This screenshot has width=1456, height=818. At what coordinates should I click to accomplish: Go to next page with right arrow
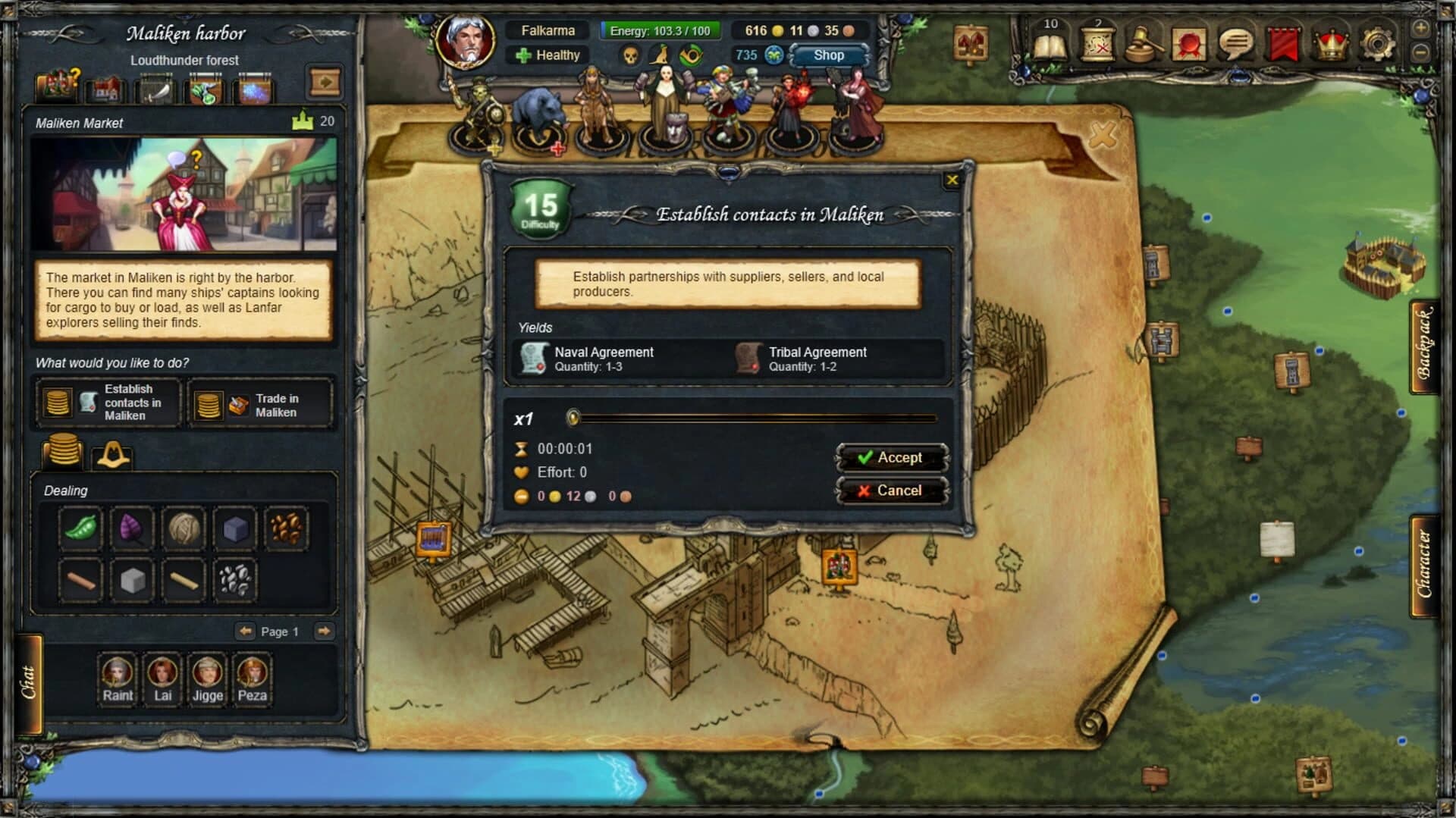pyautogui.click(x=325, y=631)
